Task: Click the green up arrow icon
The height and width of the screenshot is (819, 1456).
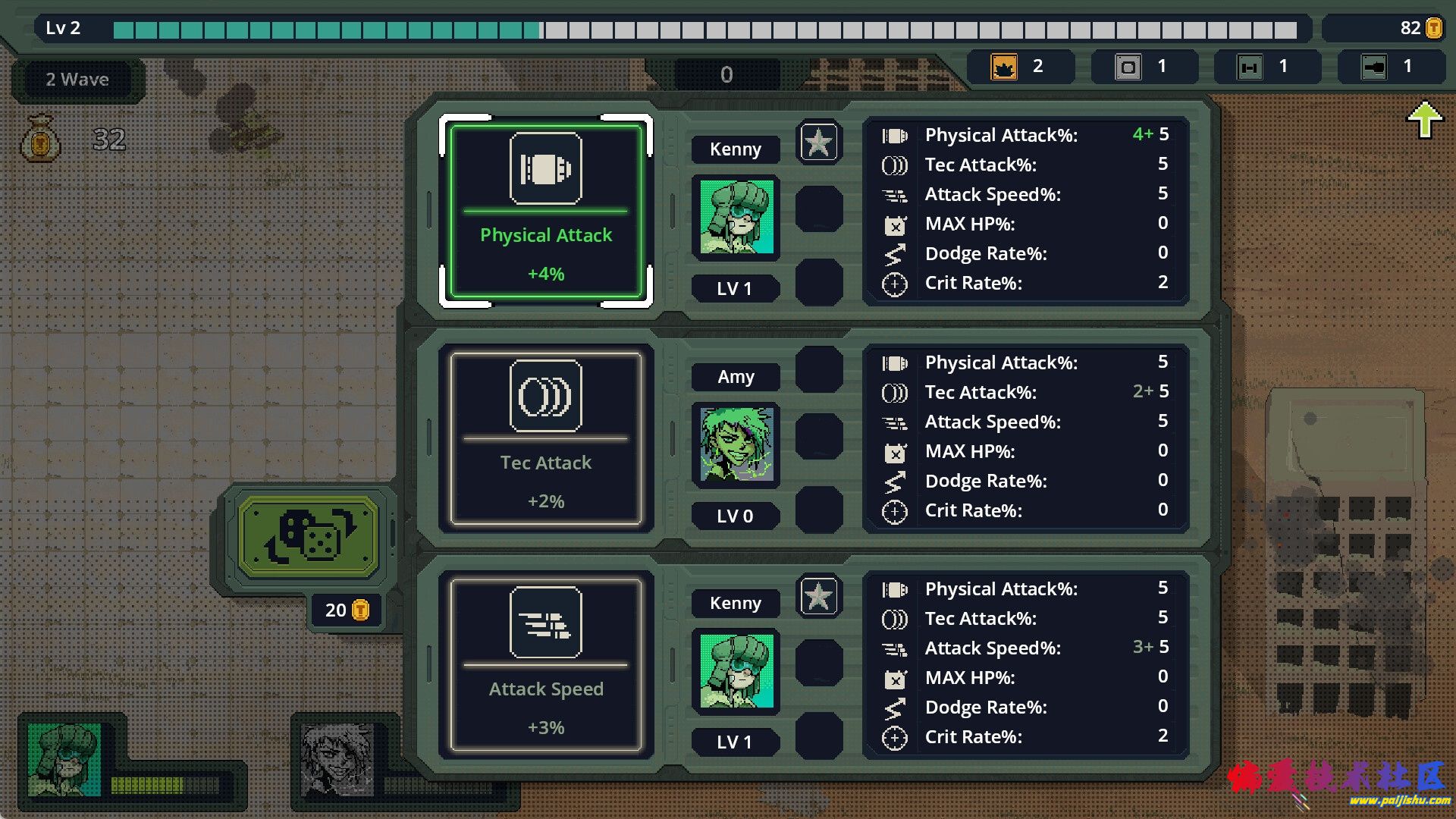Action: click(x=1424, y=121)
